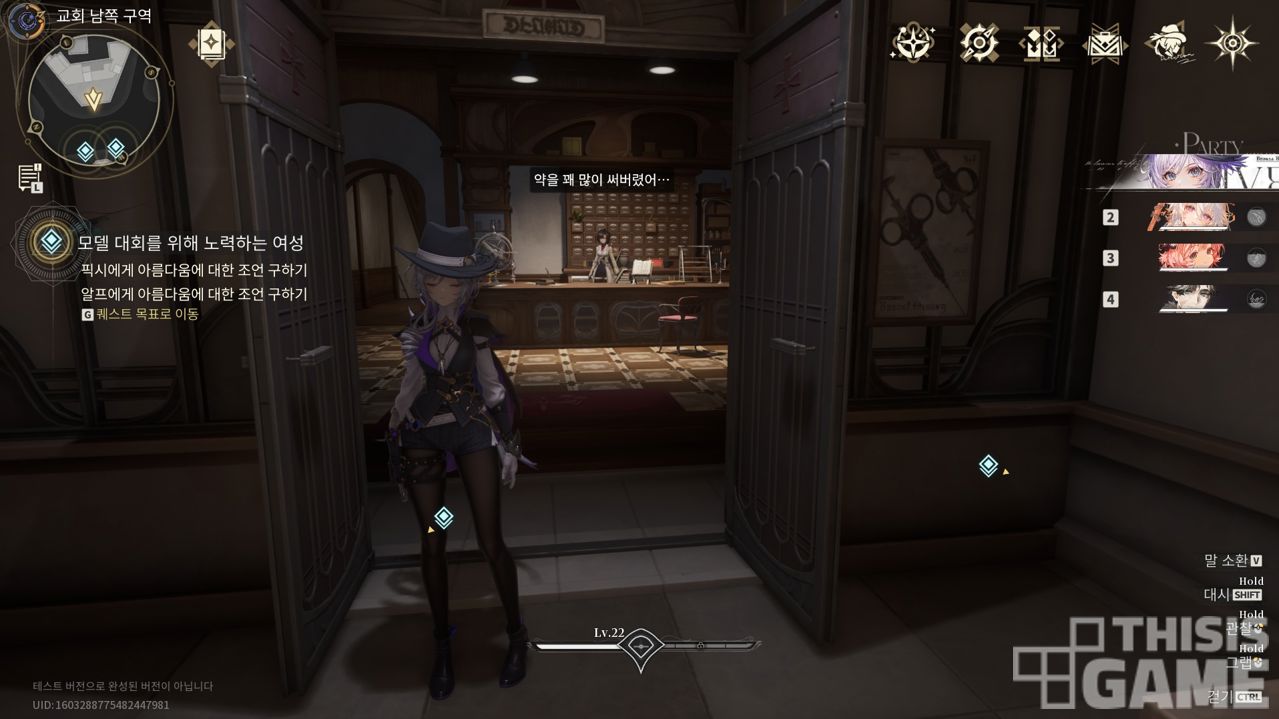The image size is (1279, 719).
Task: Switch to dark-haired party member 4
Action: tap(1197, 298)
